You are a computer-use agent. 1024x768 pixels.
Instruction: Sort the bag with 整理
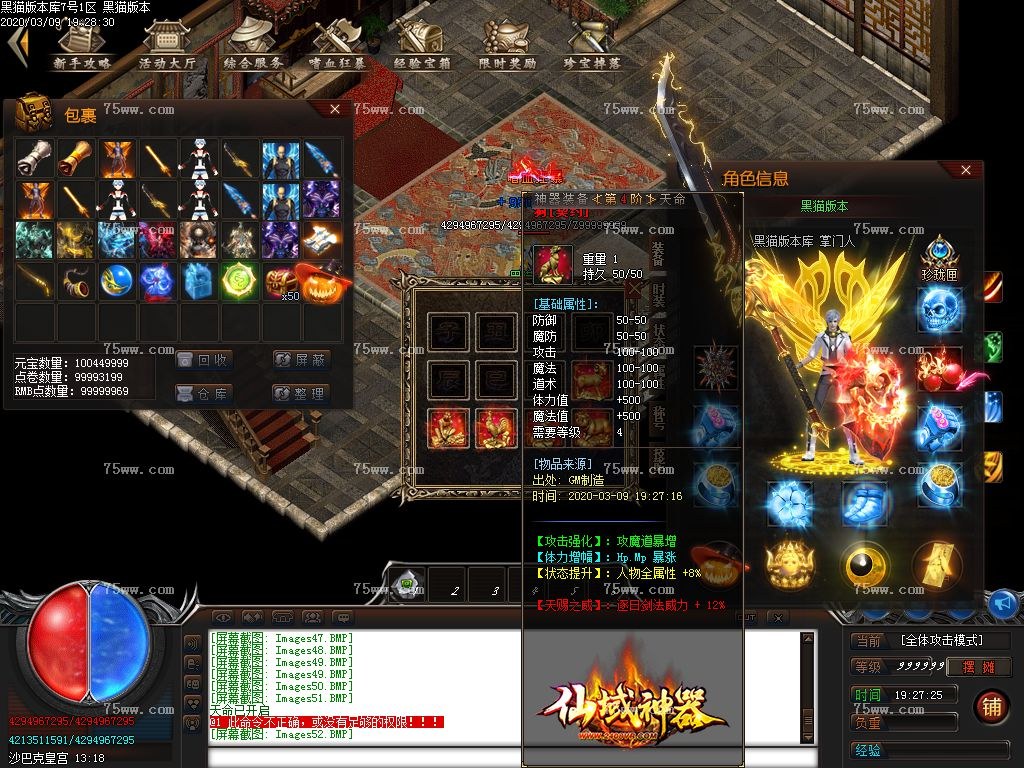301,393
